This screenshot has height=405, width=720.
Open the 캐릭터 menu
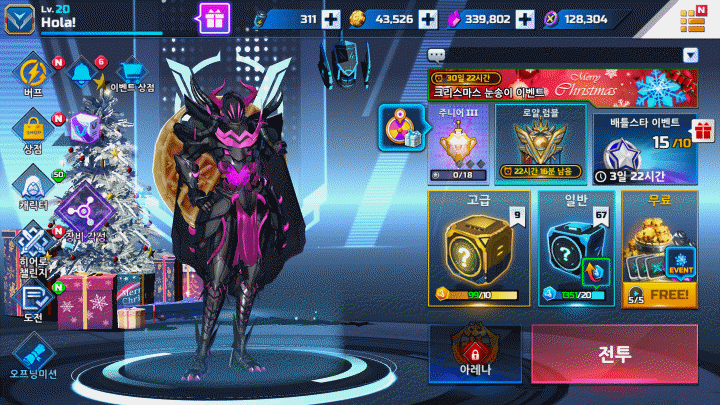coord(32,187)
